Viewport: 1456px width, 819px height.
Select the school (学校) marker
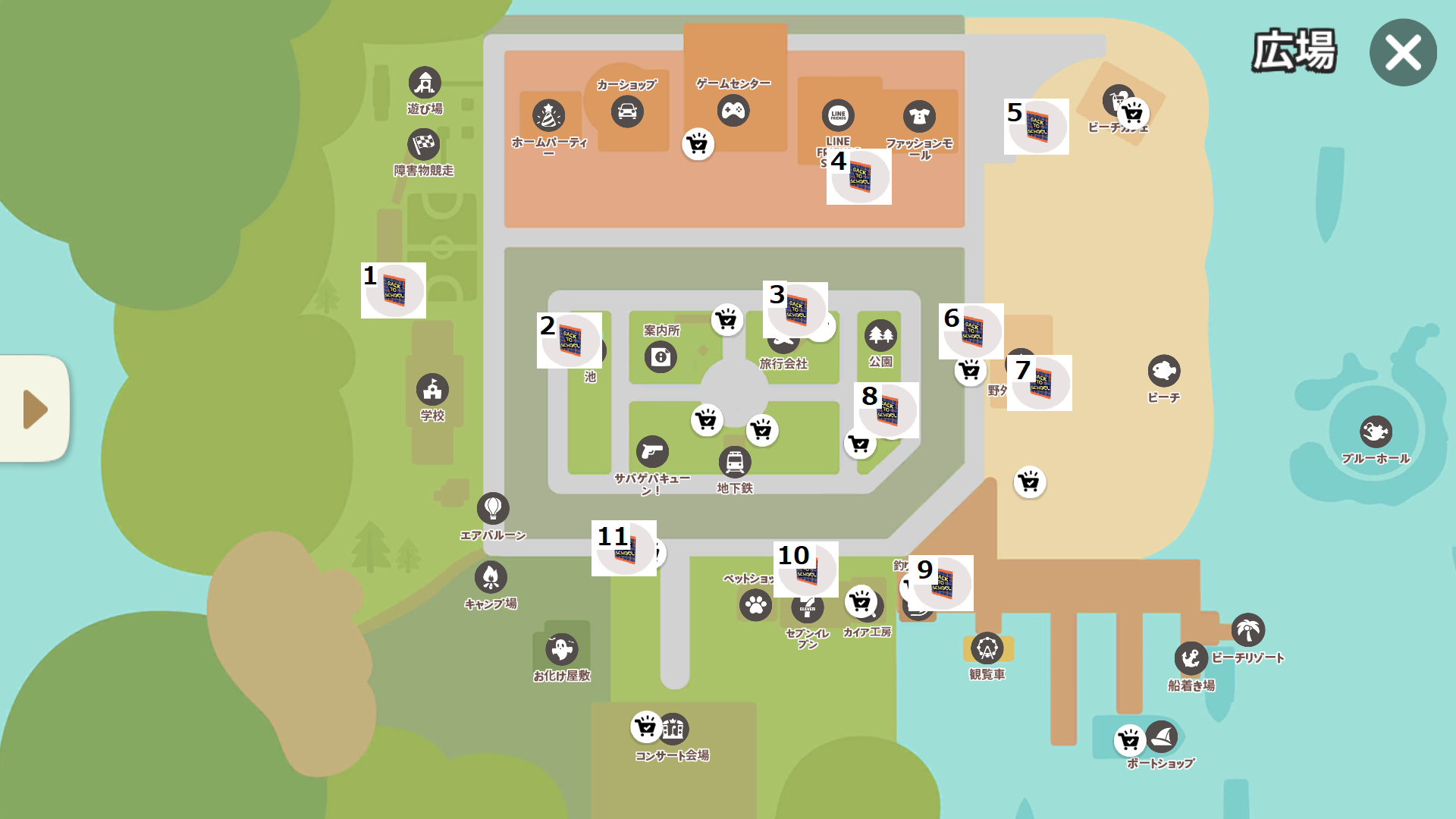pos(432,390)
